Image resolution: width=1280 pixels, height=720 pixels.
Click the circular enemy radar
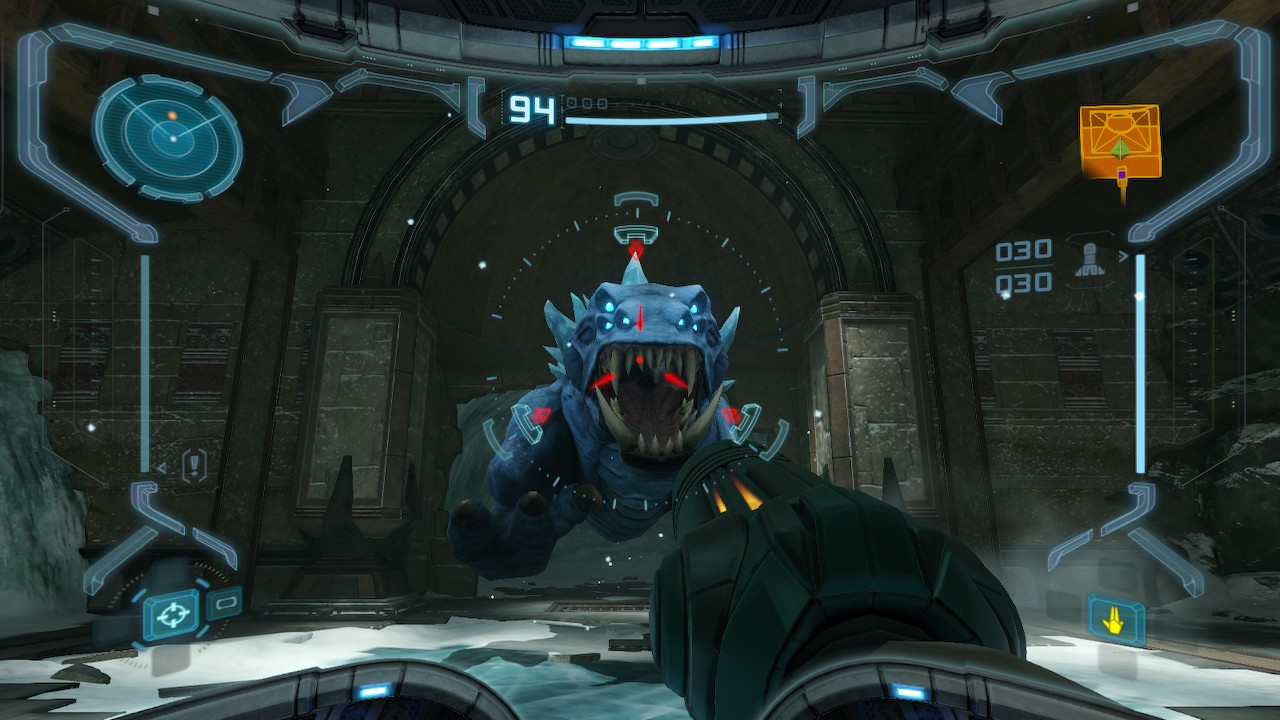(x=168, y=137)
